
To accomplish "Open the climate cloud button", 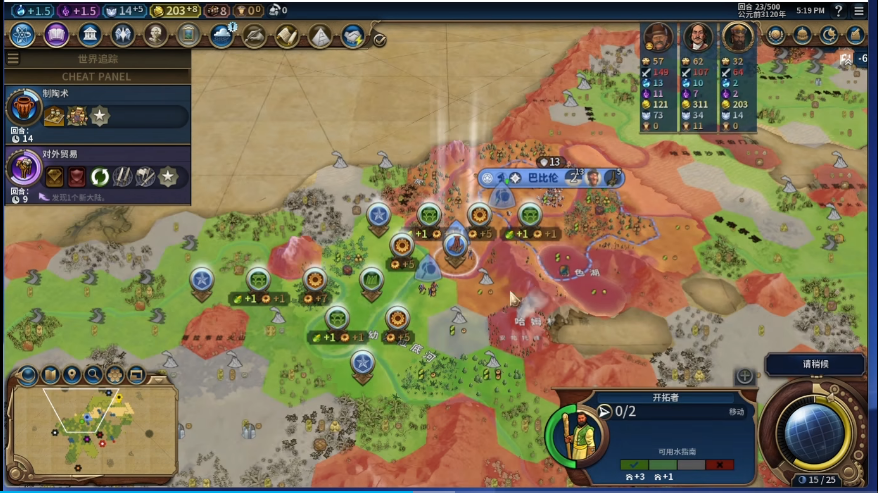I will click(x=221, y=35).
